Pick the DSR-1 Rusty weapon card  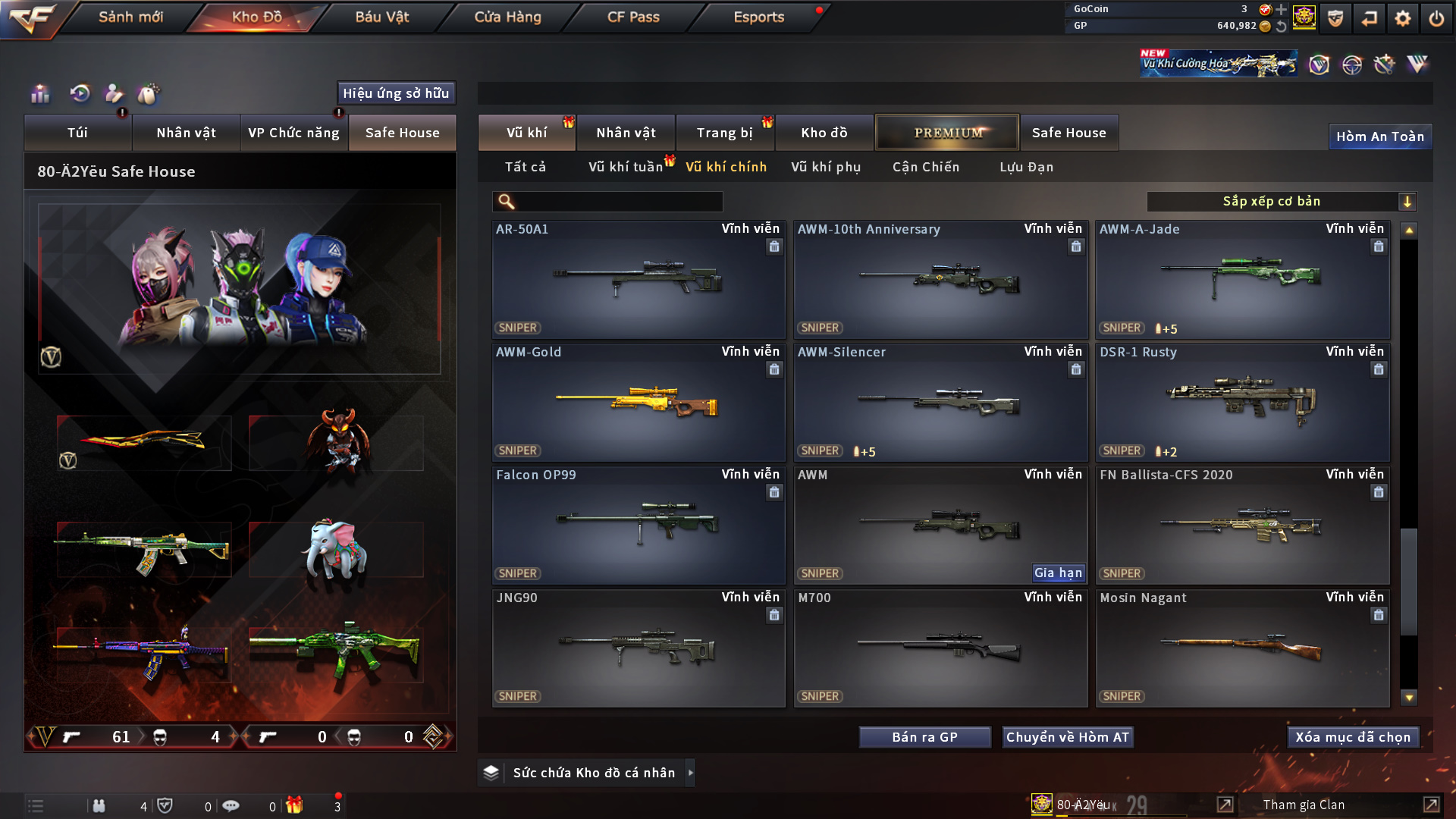(x=1242, y=403)
